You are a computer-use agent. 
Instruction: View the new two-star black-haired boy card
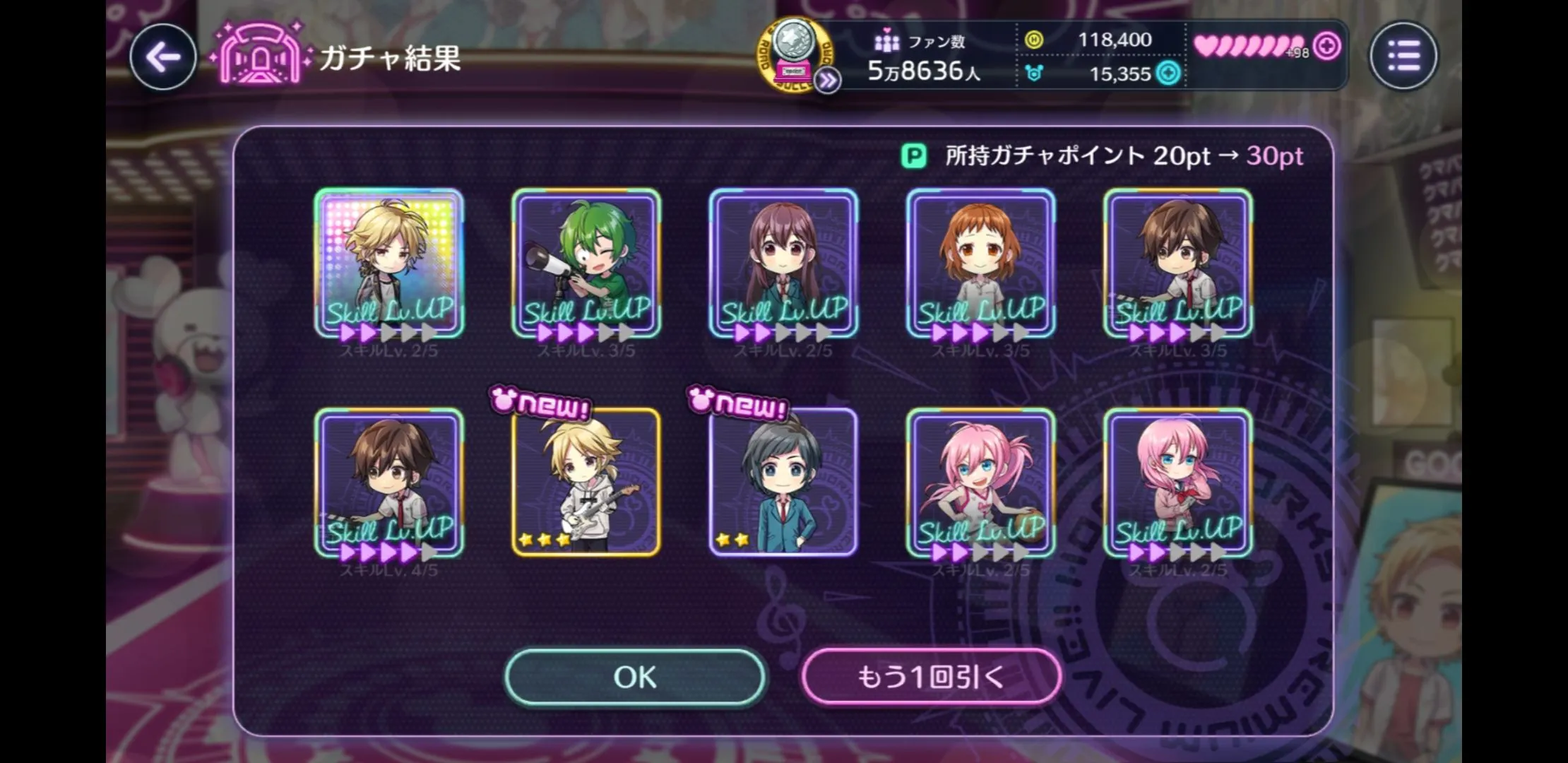[x=783, y=483]
